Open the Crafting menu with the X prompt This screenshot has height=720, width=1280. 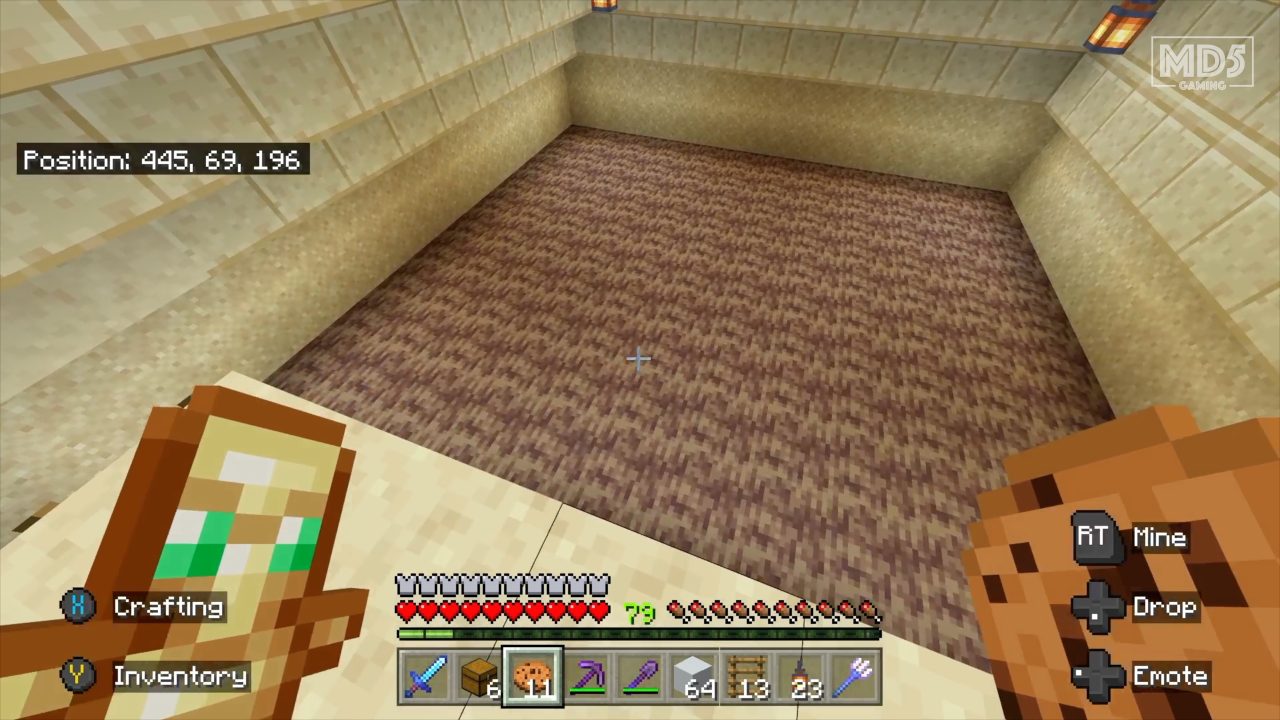click(x=140, y=607)
